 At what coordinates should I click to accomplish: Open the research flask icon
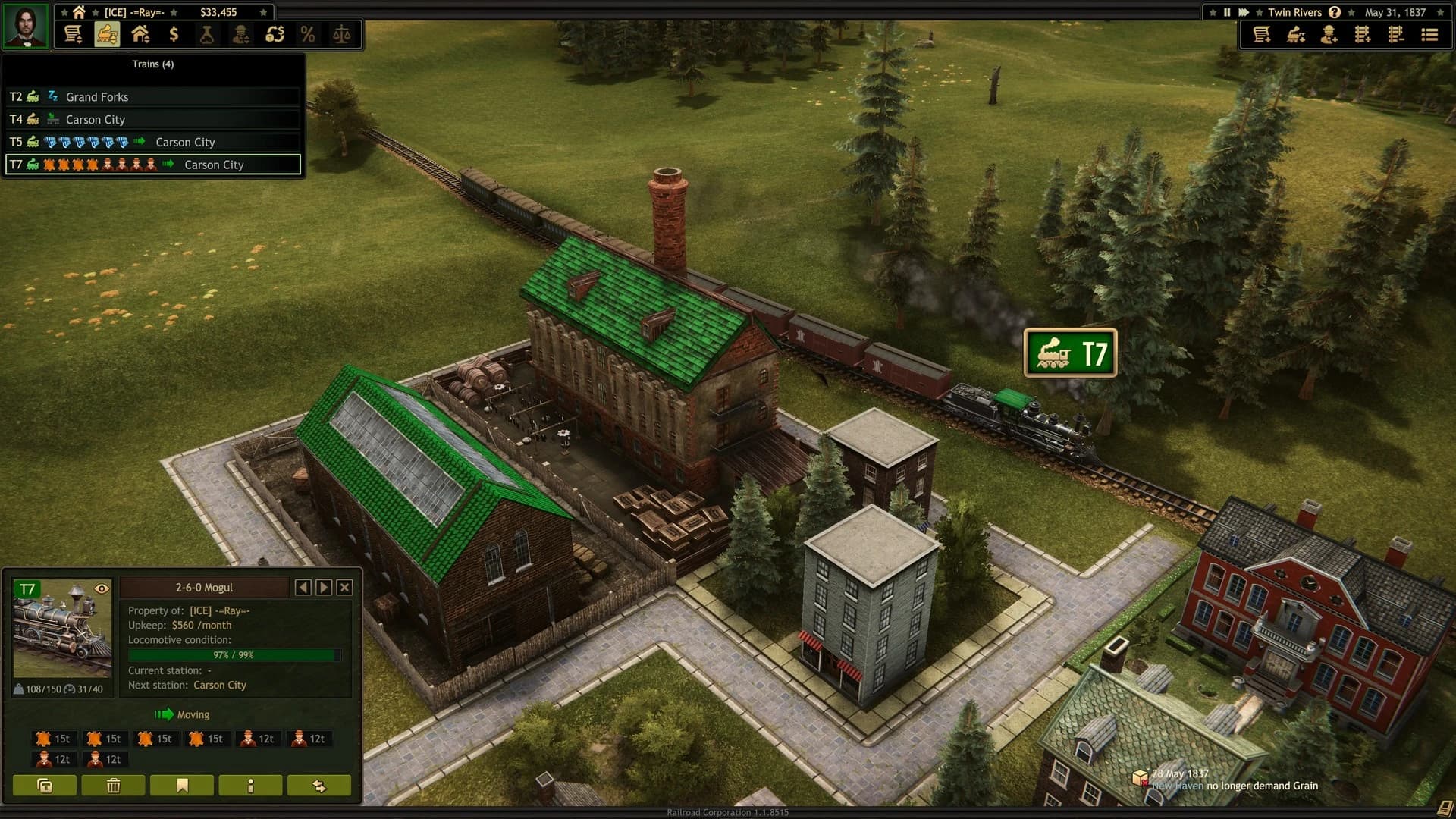tap(208, 34)
